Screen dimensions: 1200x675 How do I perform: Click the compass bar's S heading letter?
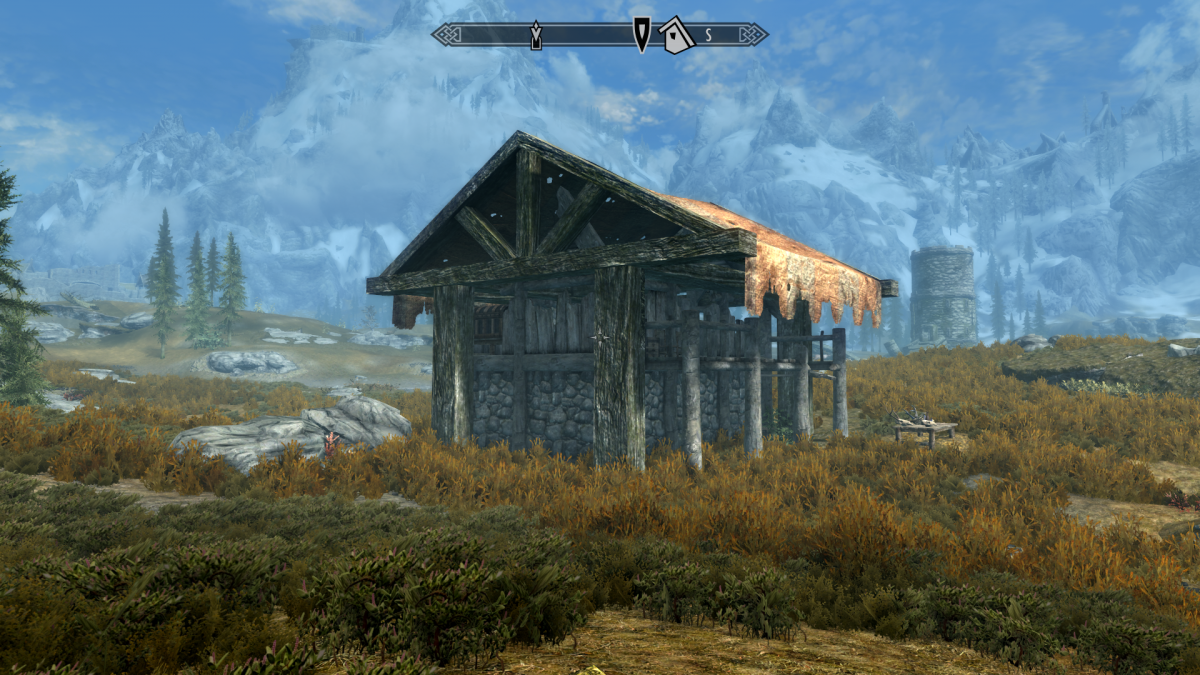point(708,35)
